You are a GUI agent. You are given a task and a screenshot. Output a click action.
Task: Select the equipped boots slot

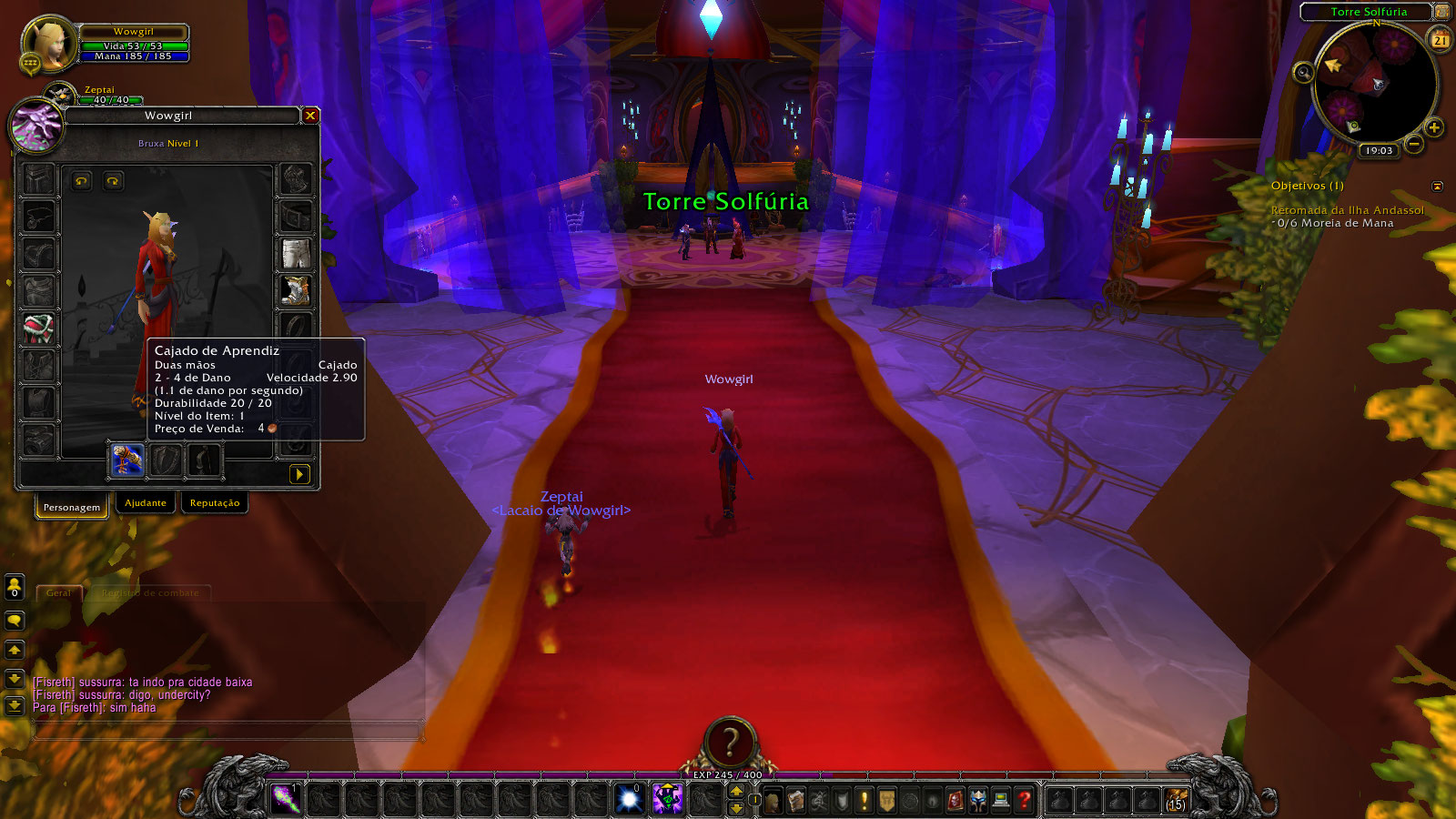tap(296, 290)
